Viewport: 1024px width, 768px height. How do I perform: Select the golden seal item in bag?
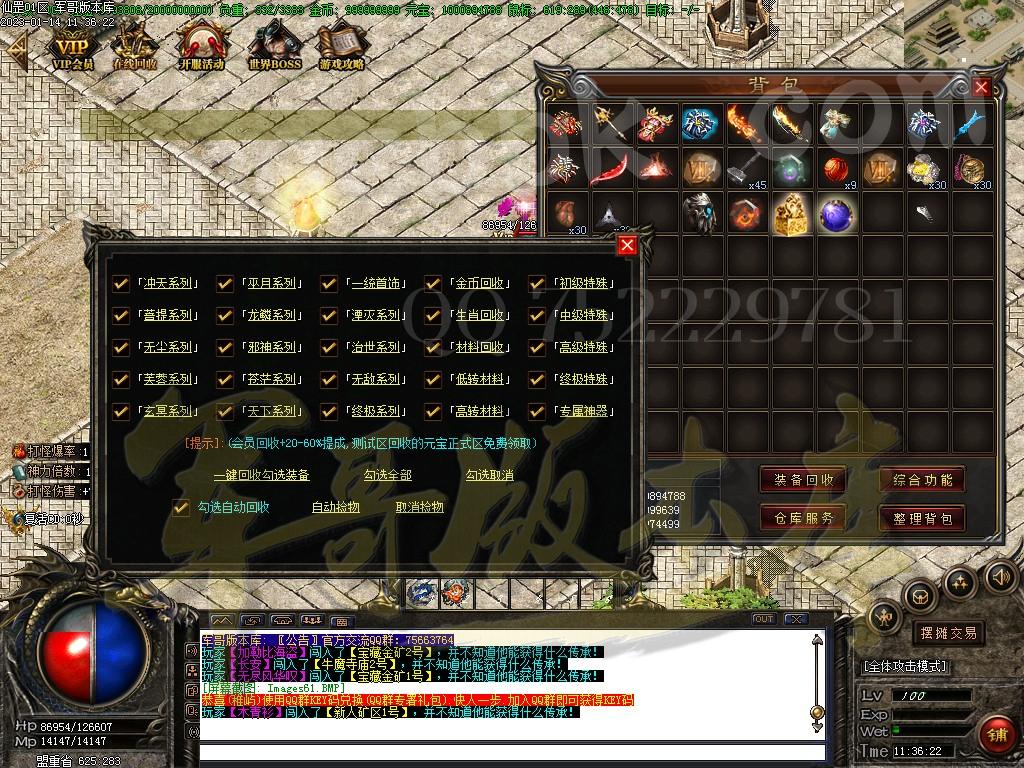[x=790, y=214]
